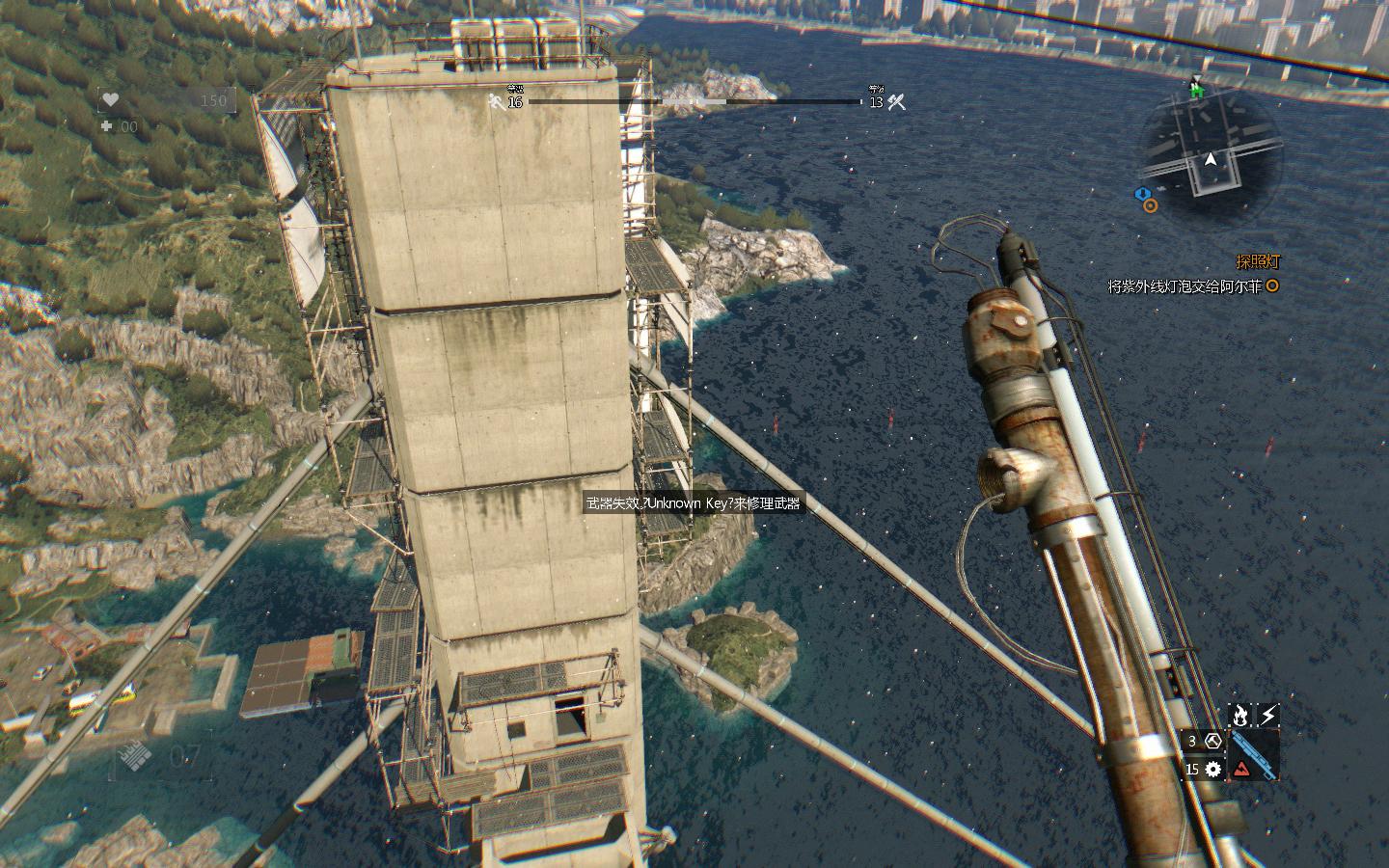Click the hammer repair count icon
1389x868 pixels.
(x=1213, y=741)
